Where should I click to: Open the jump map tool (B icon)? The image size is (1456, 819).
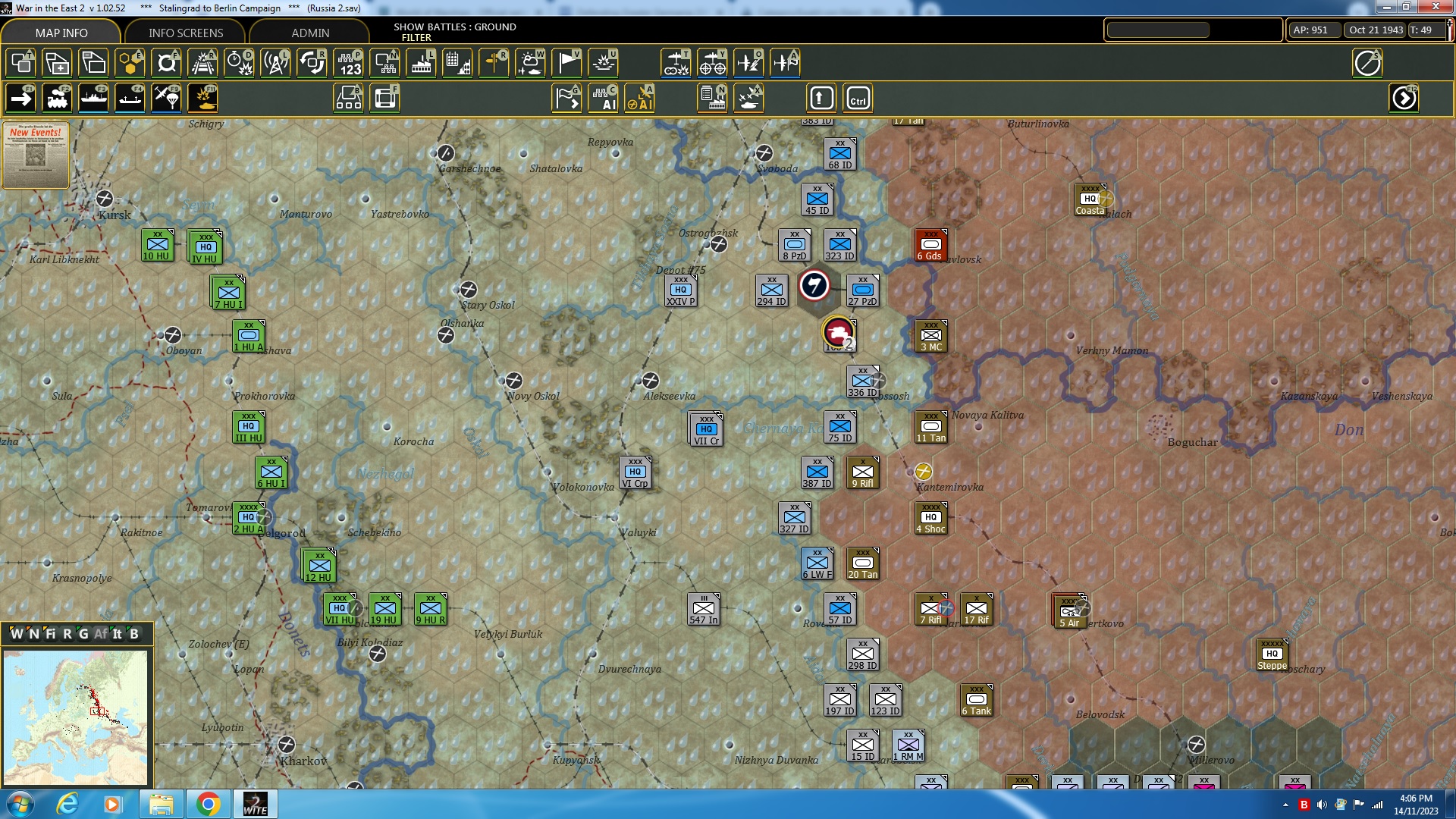(x=350, y=98)
